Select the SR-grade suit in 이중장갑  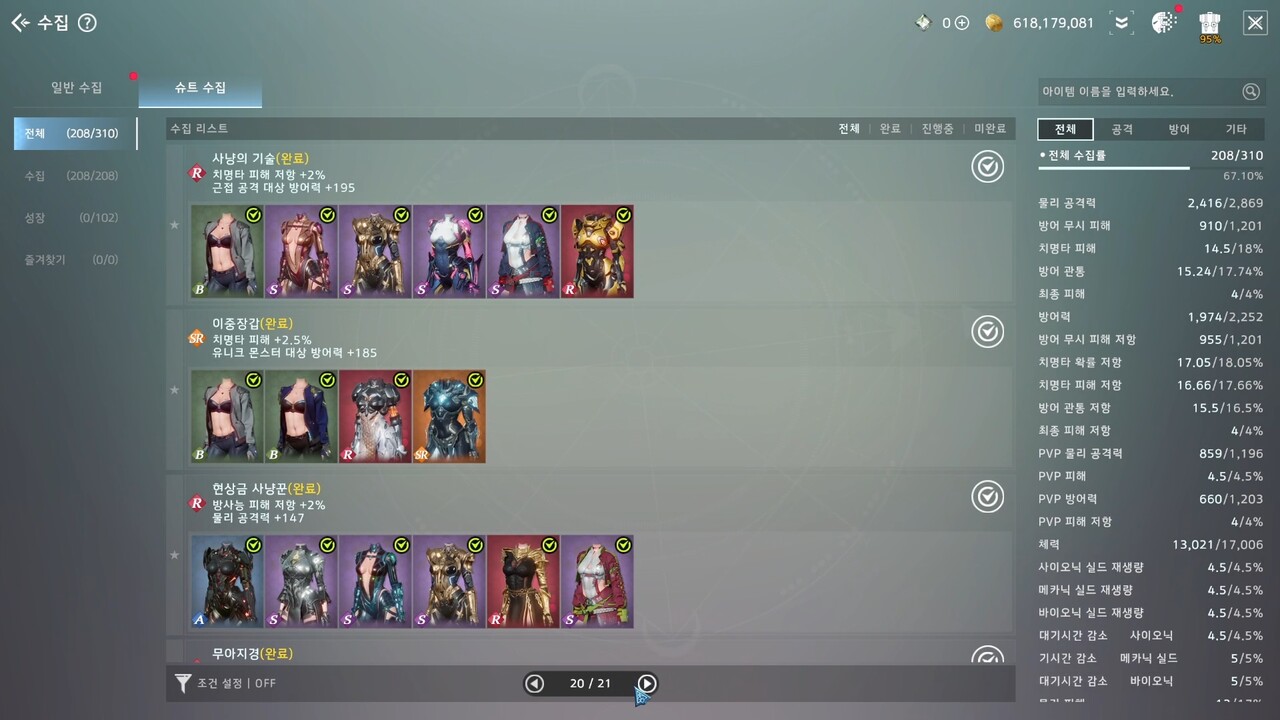point(449,417)
